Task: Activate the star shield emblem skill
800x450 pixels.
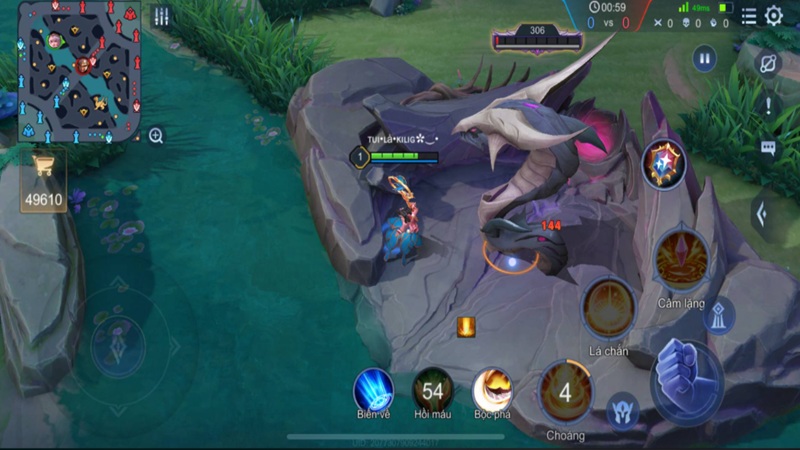Action: click(663, 162)
